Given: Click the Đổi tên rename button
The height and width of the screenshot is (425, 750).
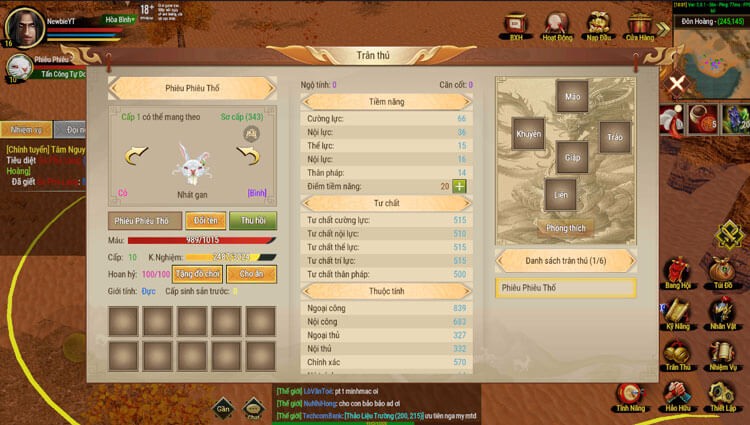Looking at the screenshot, I should coord(205,220).
